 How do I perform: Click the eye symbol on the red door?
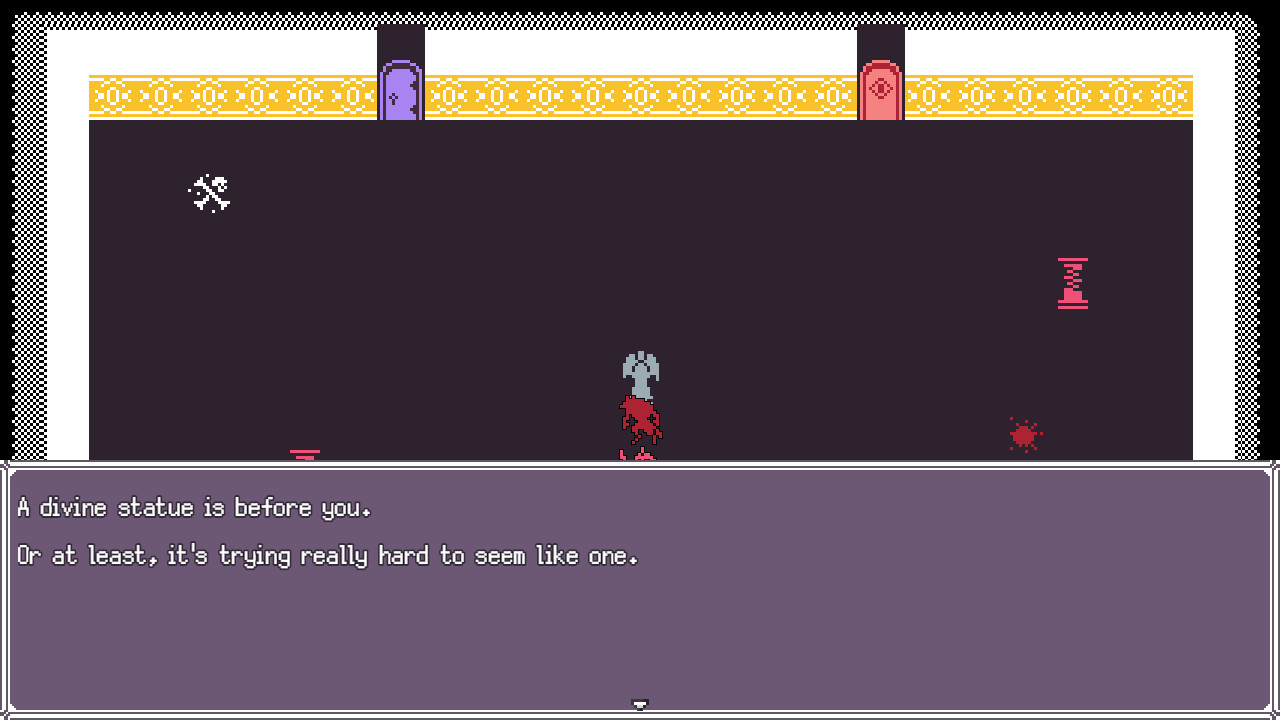(881, 88)
